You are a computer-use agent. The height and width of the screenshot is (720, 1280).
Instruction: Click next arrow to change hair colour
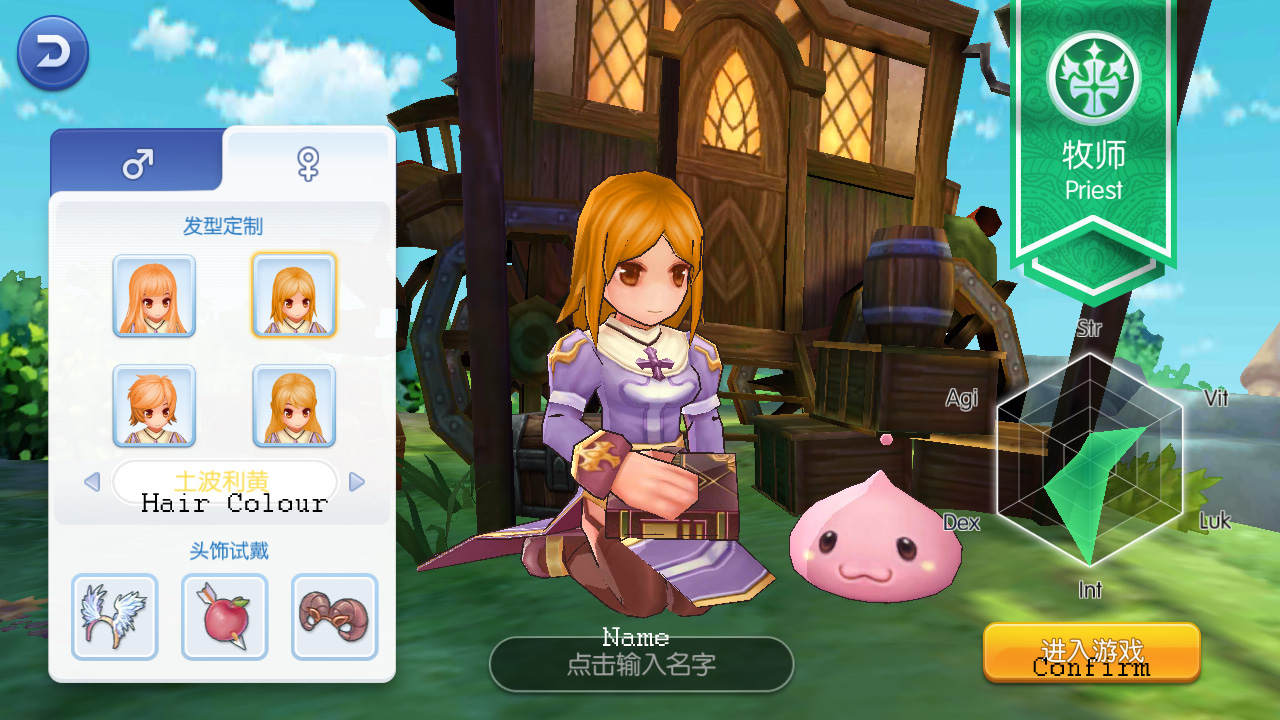[357, 482]
